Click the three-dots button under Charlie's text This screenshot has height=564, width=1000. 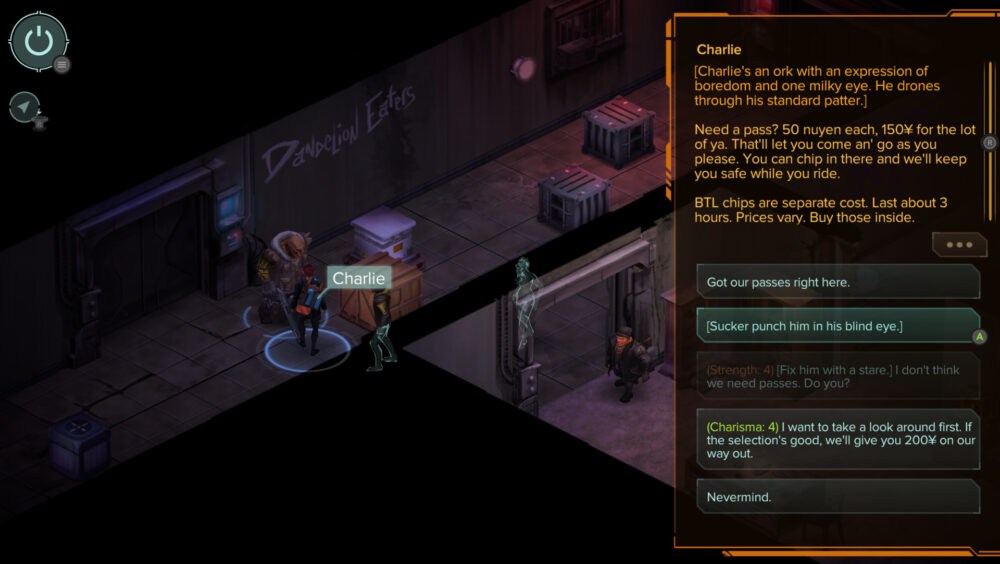tap(958, 245)
